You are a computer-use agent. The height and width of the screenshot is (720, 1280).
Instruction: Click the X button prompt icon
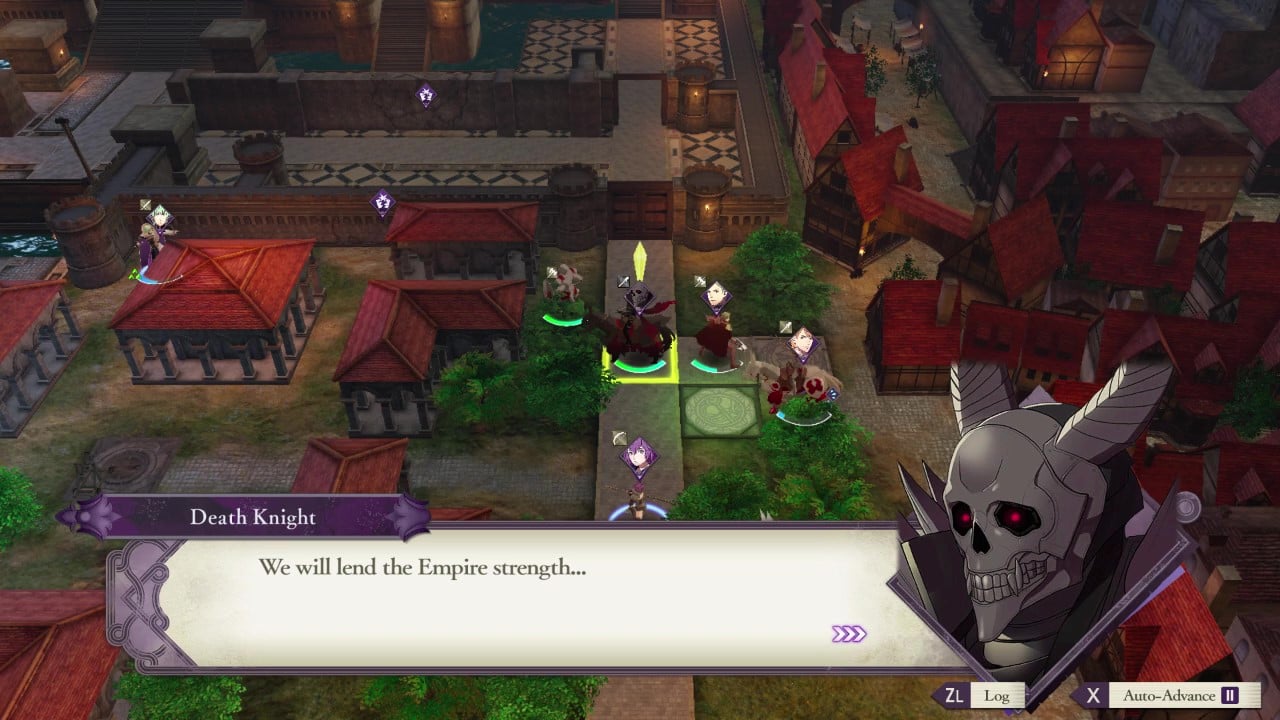(x=1093, y=695)
